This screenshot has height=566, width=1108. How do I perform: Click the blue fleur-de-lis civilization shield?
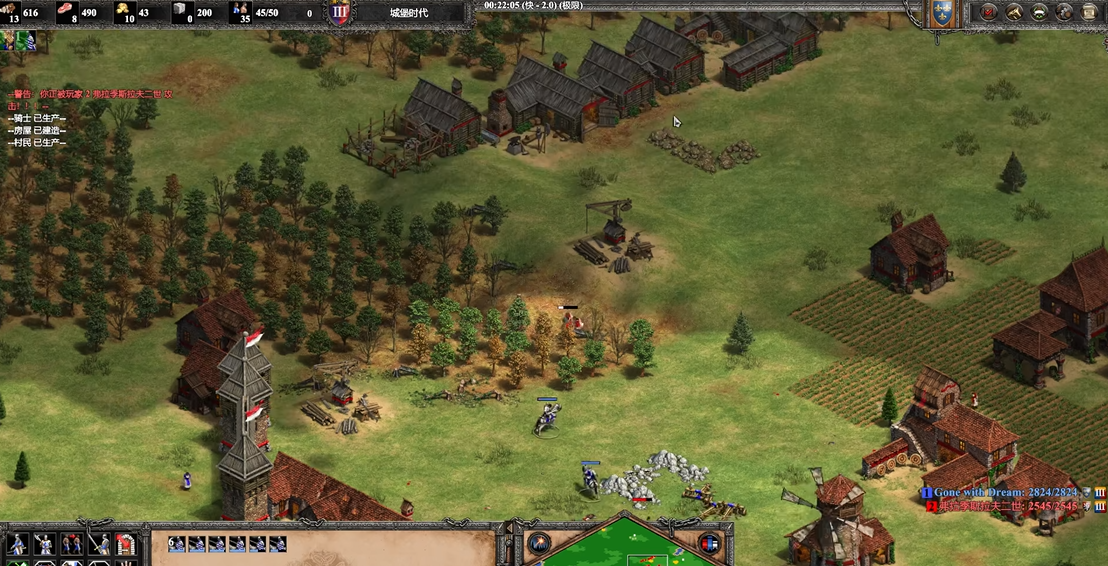[941, 13]
